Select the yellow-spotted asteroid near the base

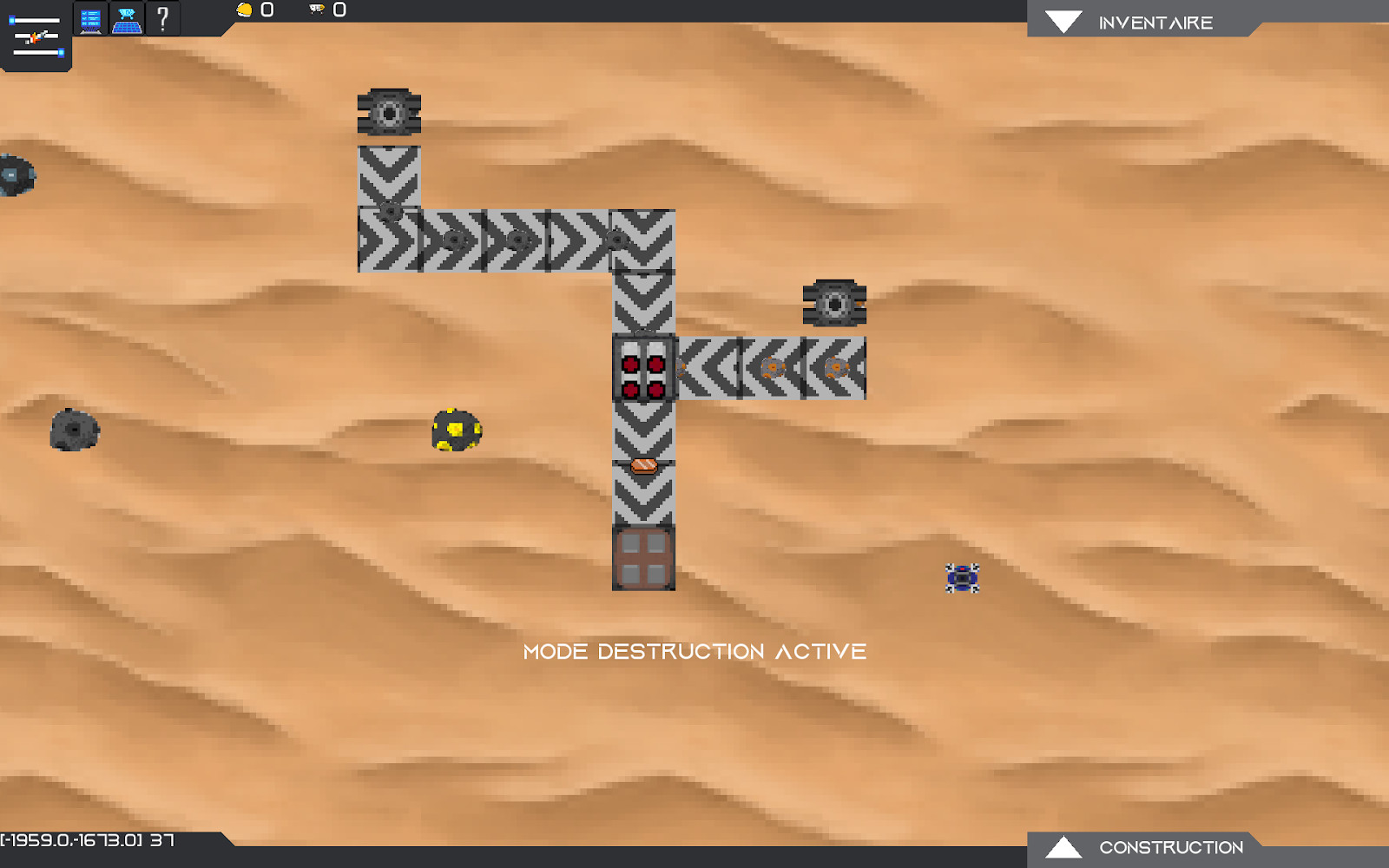pos(455,429)
